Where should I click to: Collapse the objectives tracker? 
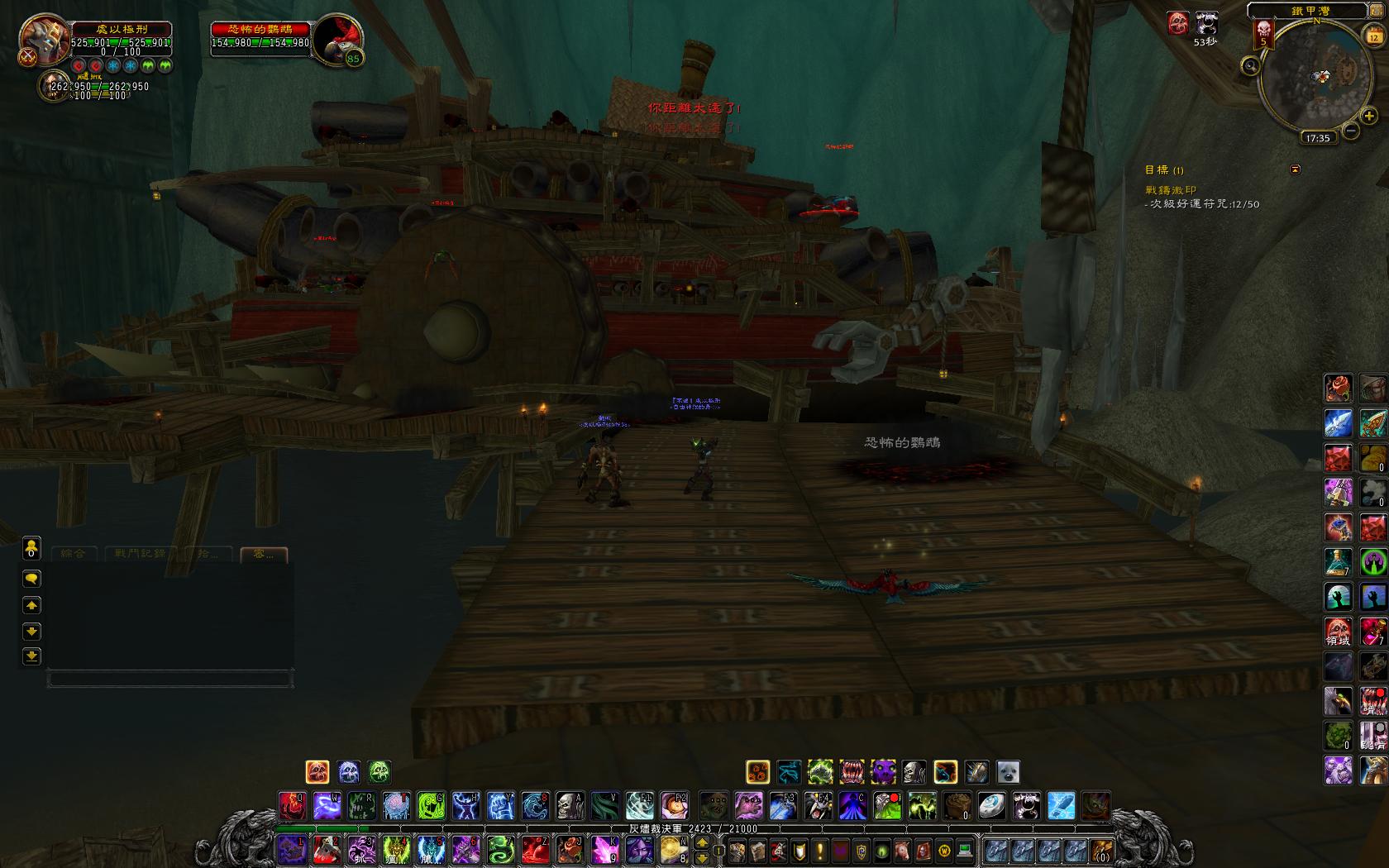pos(1296,169)
